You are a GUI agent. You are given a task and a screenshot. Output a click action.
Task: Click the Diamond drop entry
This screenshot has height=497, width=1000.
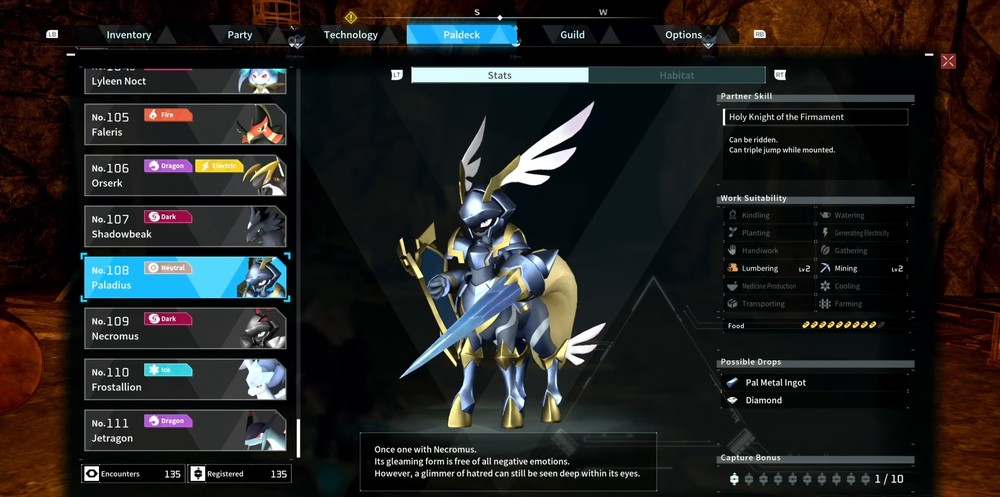pyautogui.click(x=763, y=400)
